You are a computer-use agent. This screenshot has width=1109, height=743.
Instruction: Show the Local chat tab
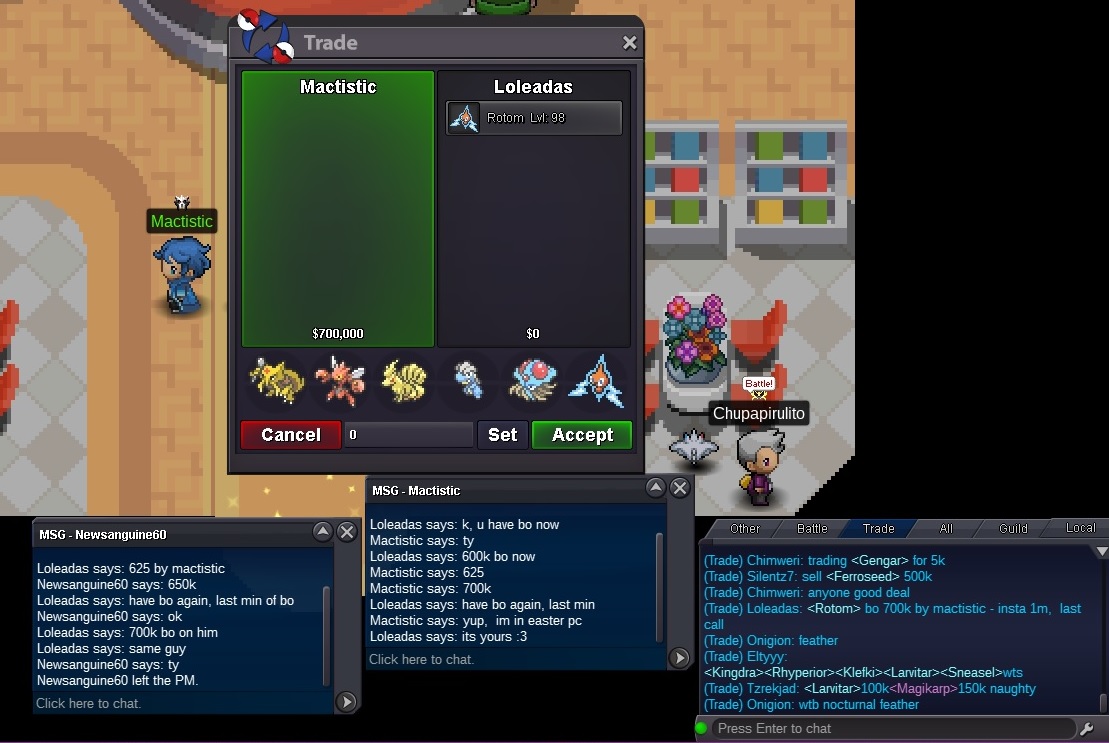[1080, 528]
